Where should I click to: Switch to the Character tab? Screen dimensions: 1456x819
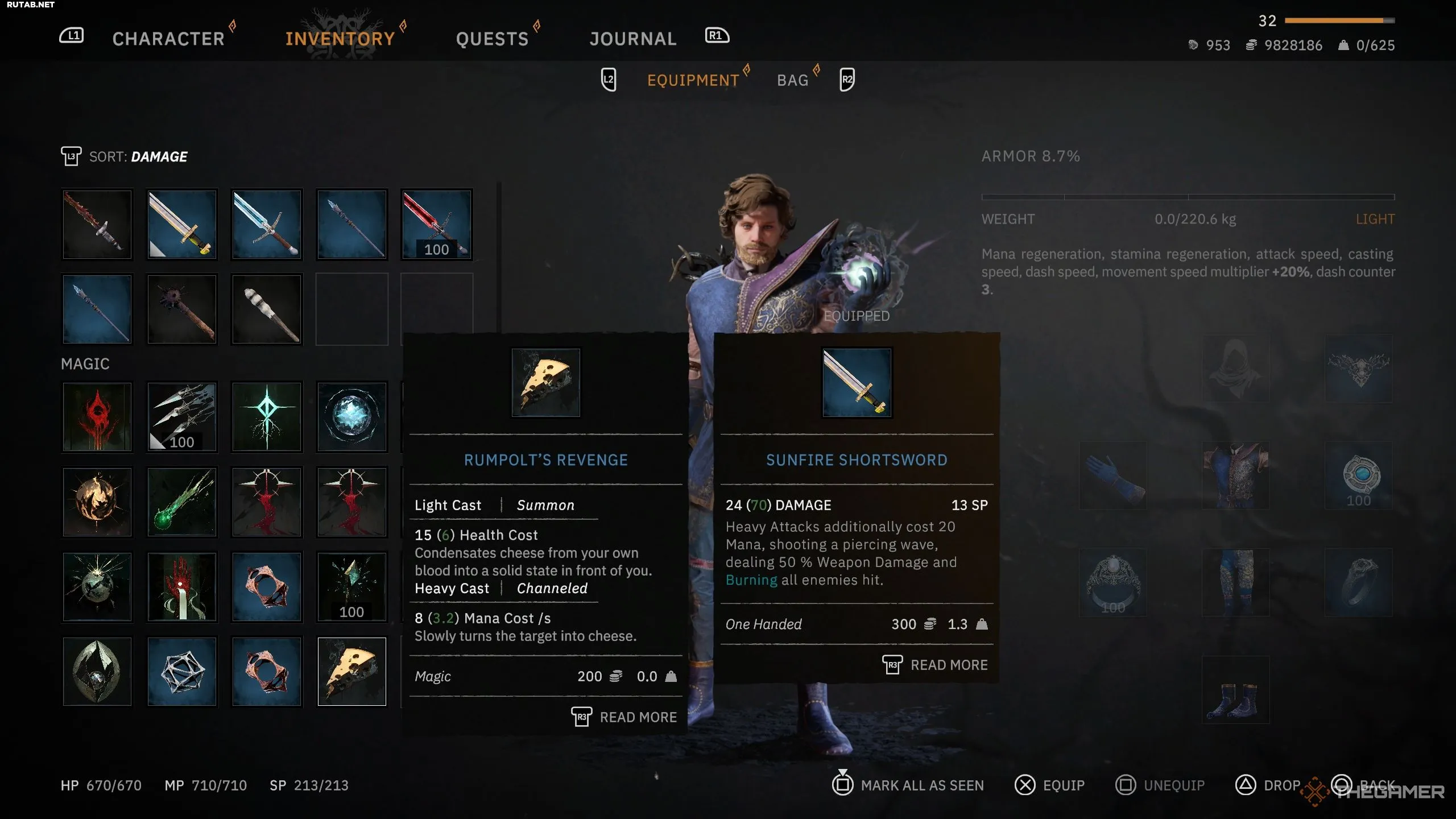pyautogui.click(x=168, y=39)
